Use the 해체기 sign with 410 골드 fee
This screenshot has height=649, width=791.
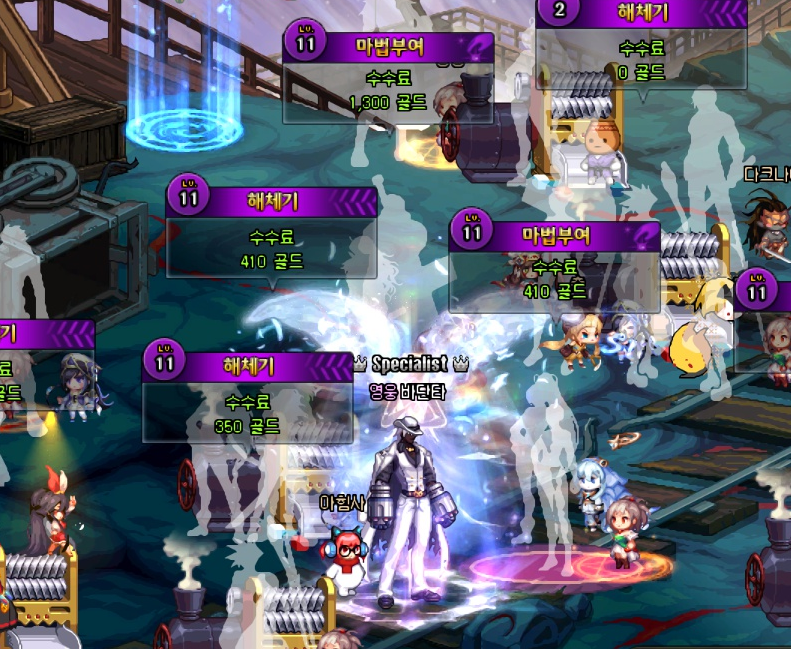point(272,234)
